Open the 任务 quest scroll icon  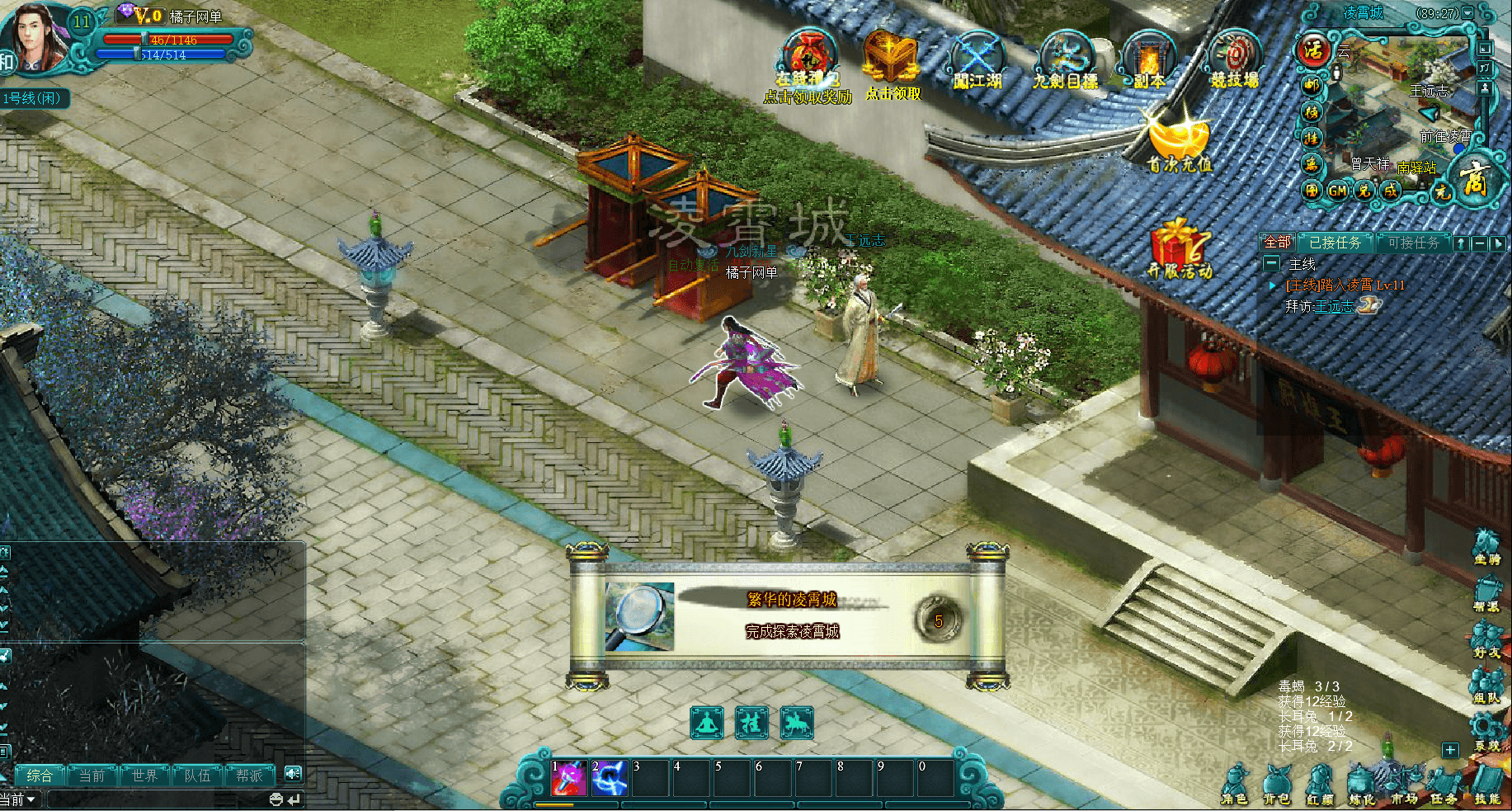(x=1444, y=784)
